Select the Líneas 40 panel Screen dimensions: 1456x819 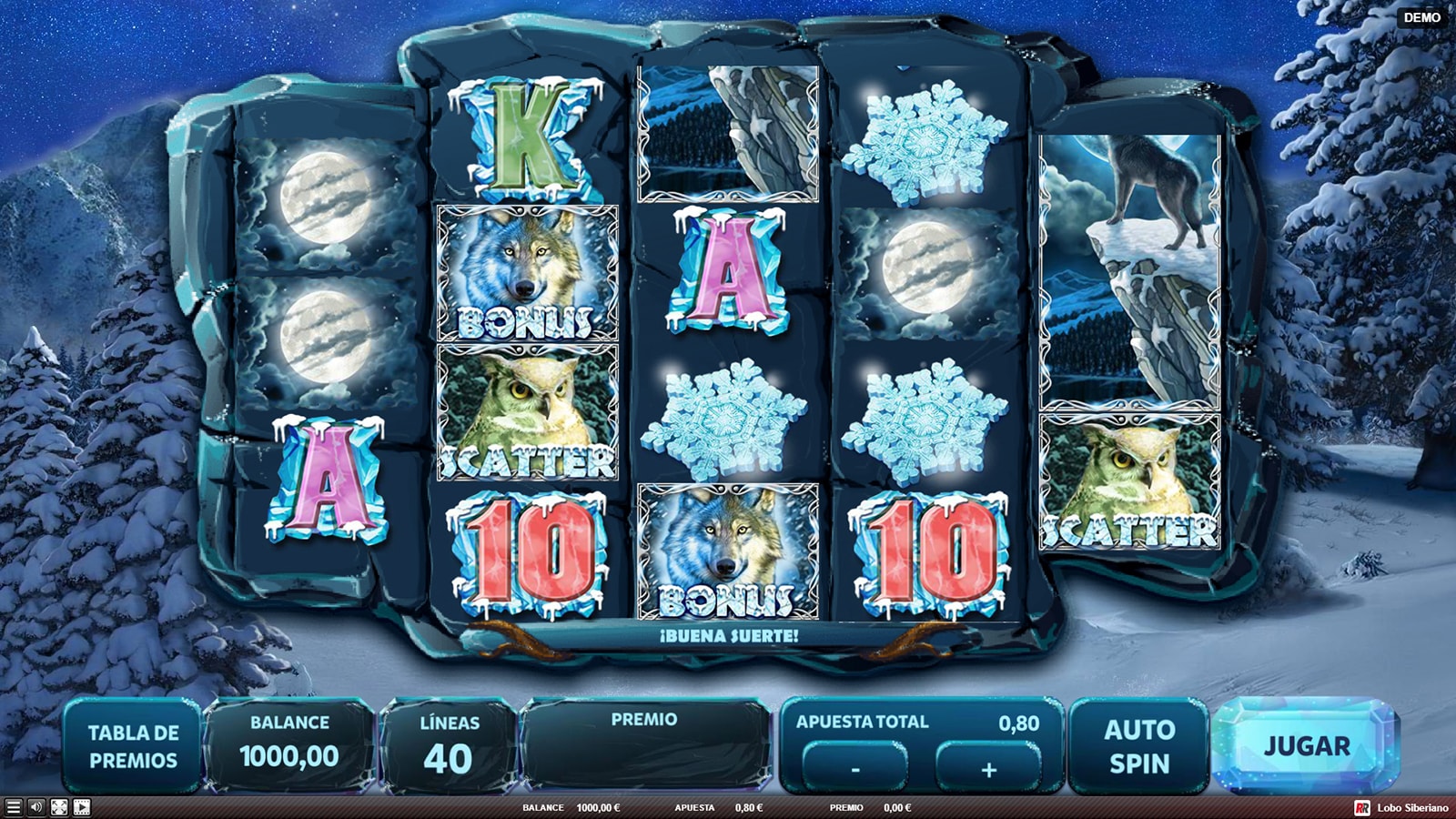tap(449, 746)
